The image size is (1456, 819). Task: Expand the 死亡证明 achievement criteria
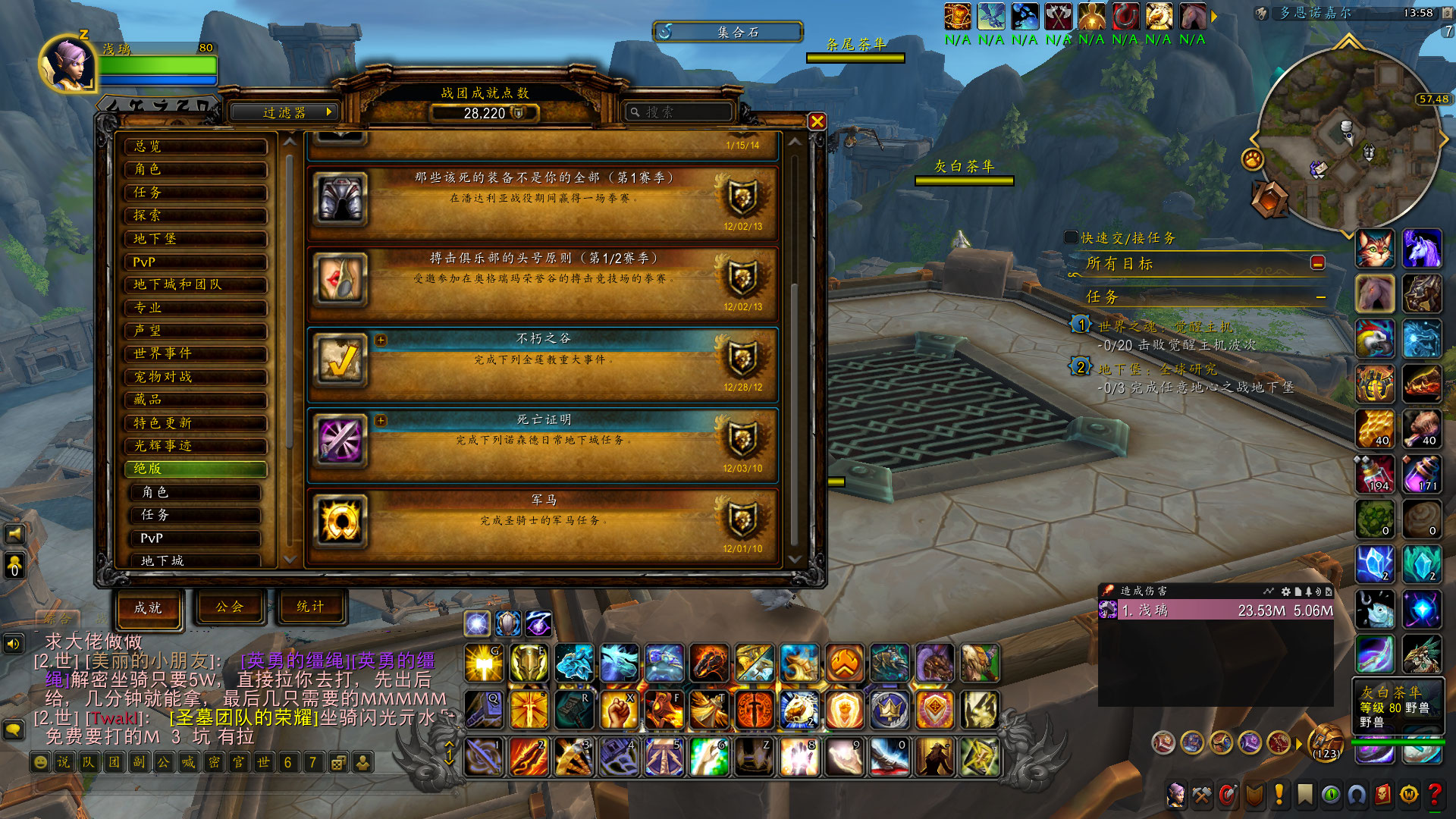(x=381, y=420)
